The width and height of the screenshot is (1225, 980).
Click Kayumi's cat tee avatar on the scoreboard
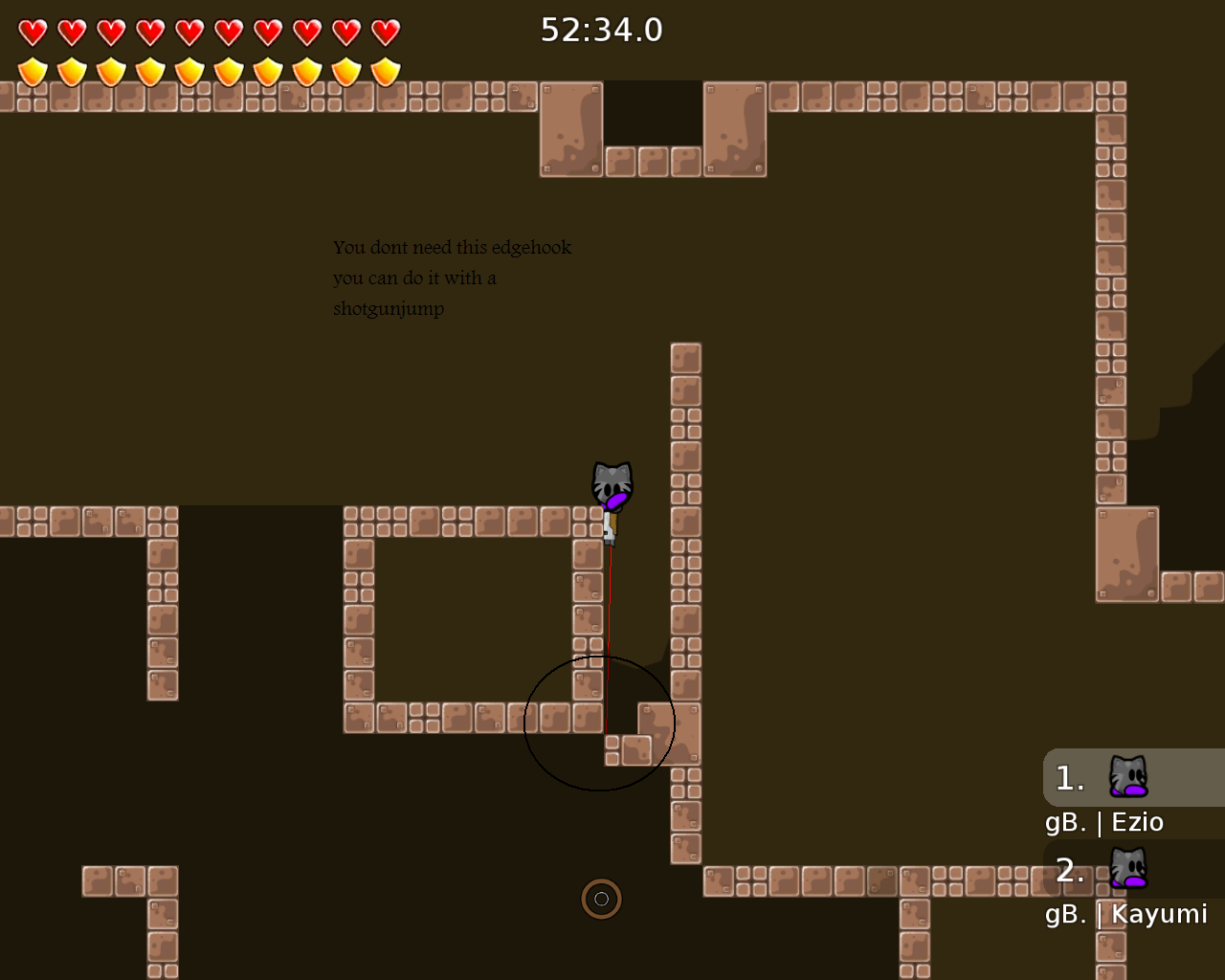(x=1127, y=869)
